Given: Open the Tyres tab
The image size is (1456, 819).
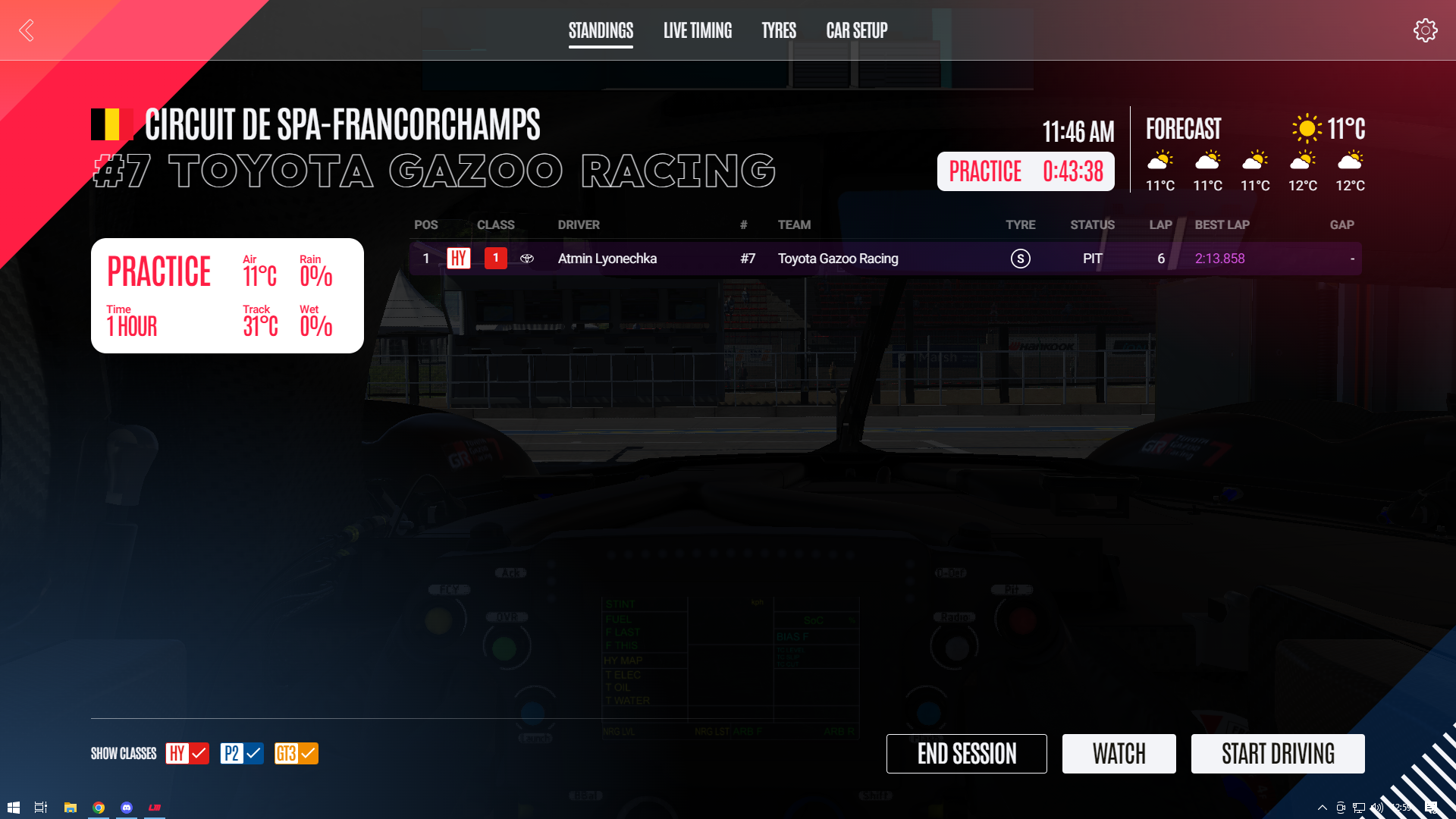Looking at the screenshot, I should pos(778,30).
